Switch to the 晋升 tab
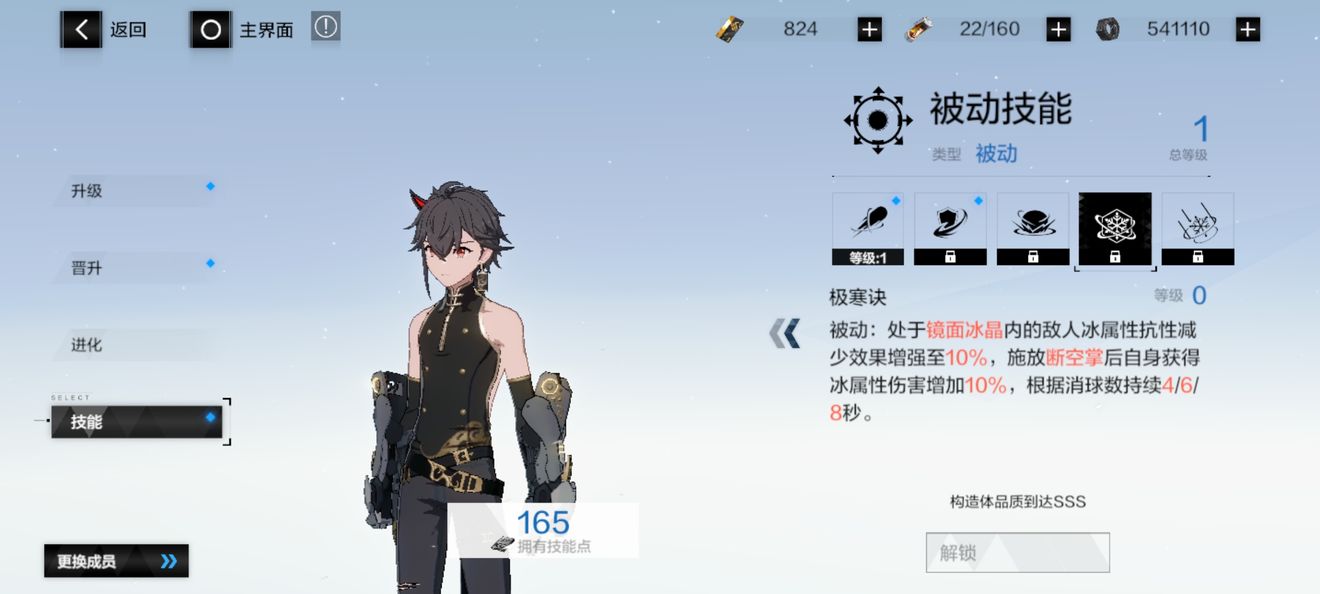Screen dimensions: 1320x594 coord(135,268)
